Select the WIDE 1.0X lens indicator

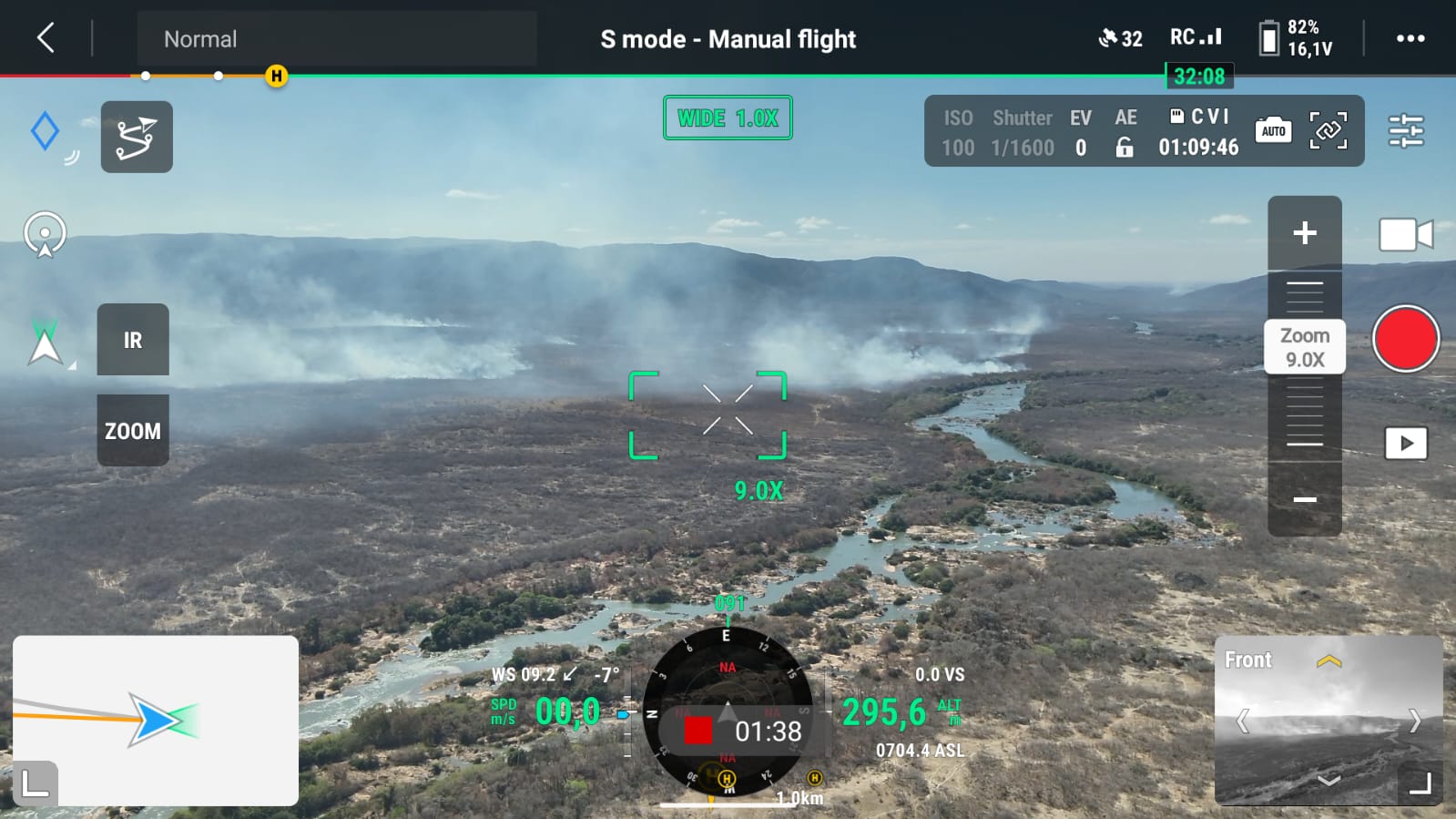click(728, 118)
